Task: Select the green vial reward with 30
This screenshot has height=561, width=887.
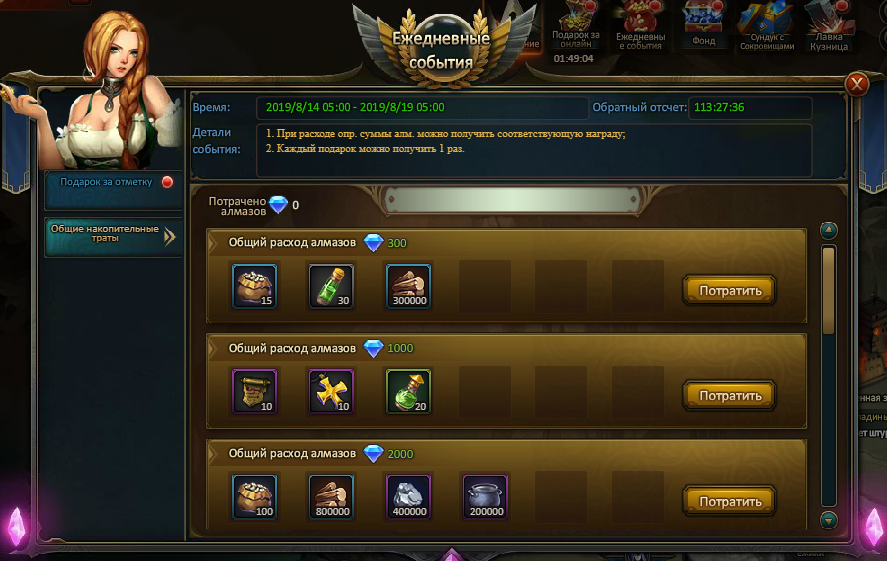Action: (331, 286)
